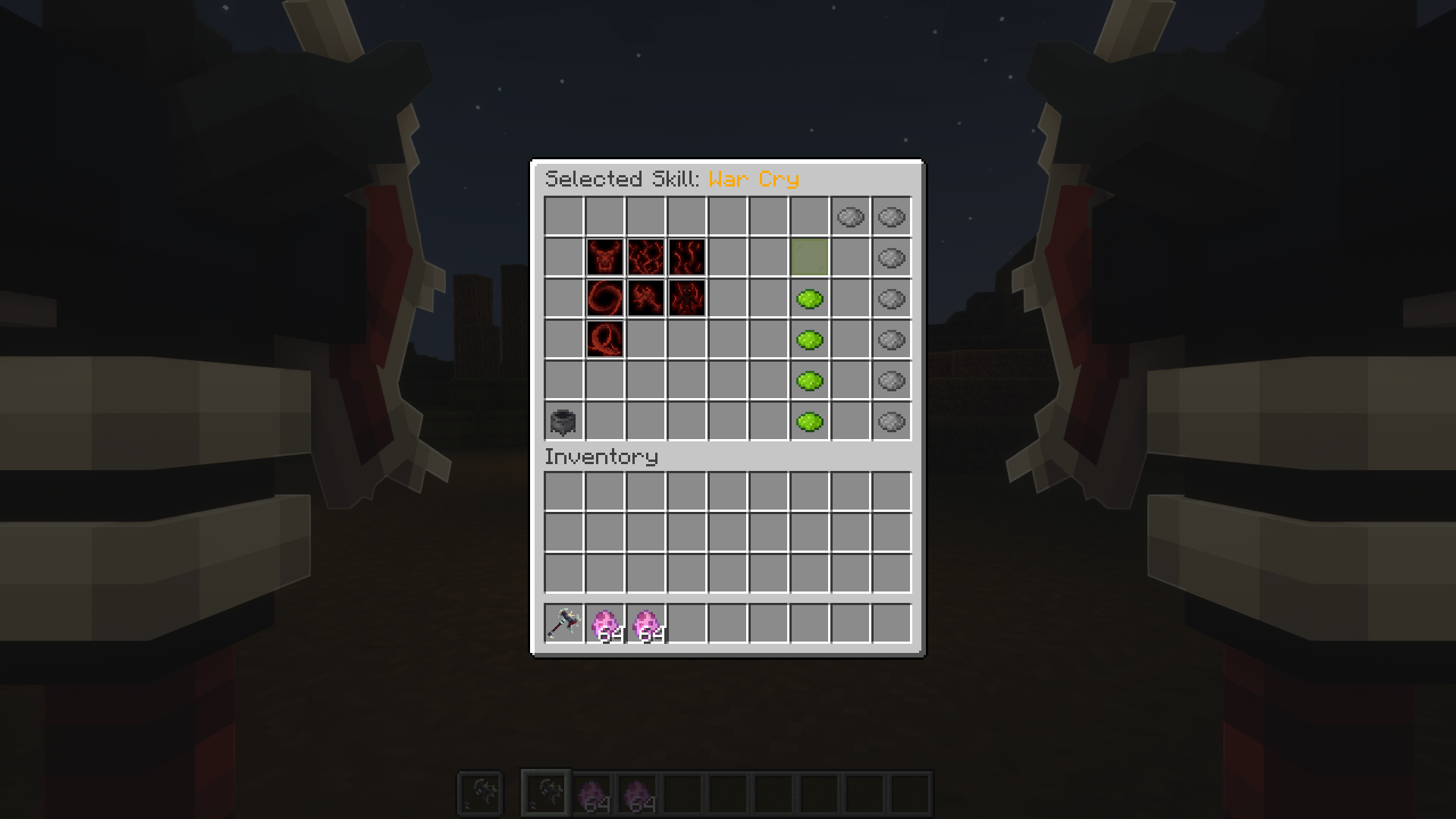1456x819 pixels.
Task: Toggle the topmost green slime indicator
Action: pos(811,298)
